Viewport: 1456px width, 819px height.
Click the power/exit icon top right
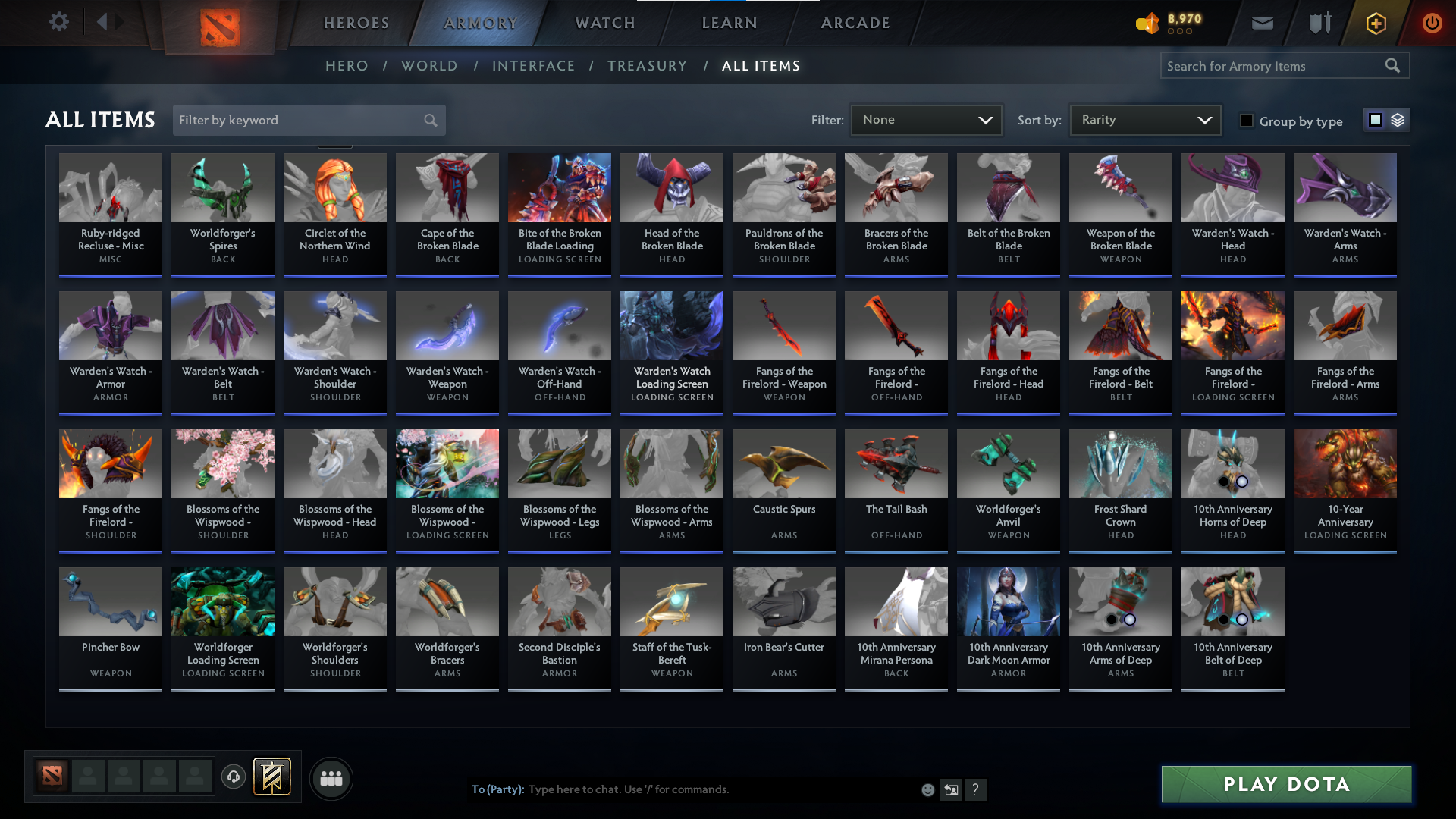(1432, 23)
